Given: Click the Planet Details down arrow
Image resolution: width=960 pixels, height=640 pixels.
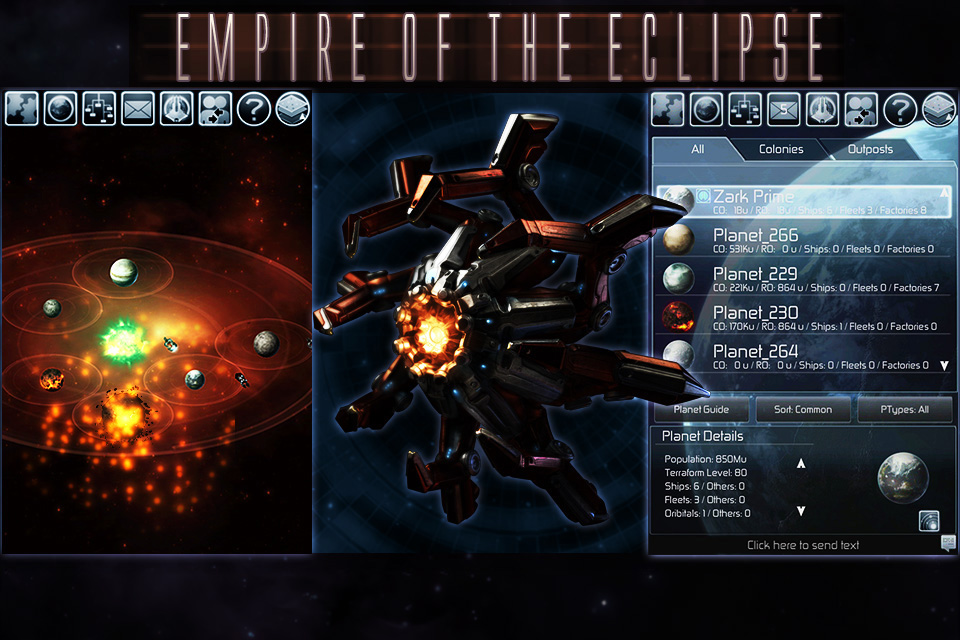Looking at the screenshot, I should pos(801,511).
